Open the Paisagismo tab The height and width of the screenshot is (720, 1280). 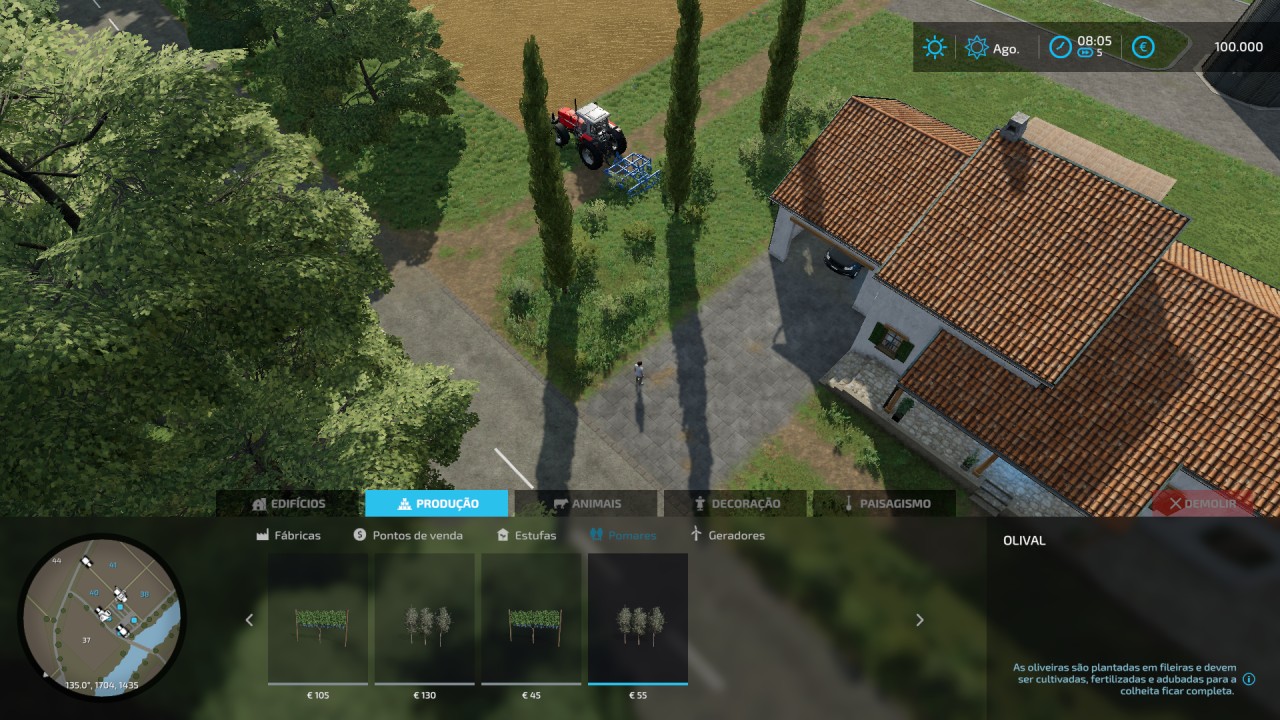(x=884, y=504)
